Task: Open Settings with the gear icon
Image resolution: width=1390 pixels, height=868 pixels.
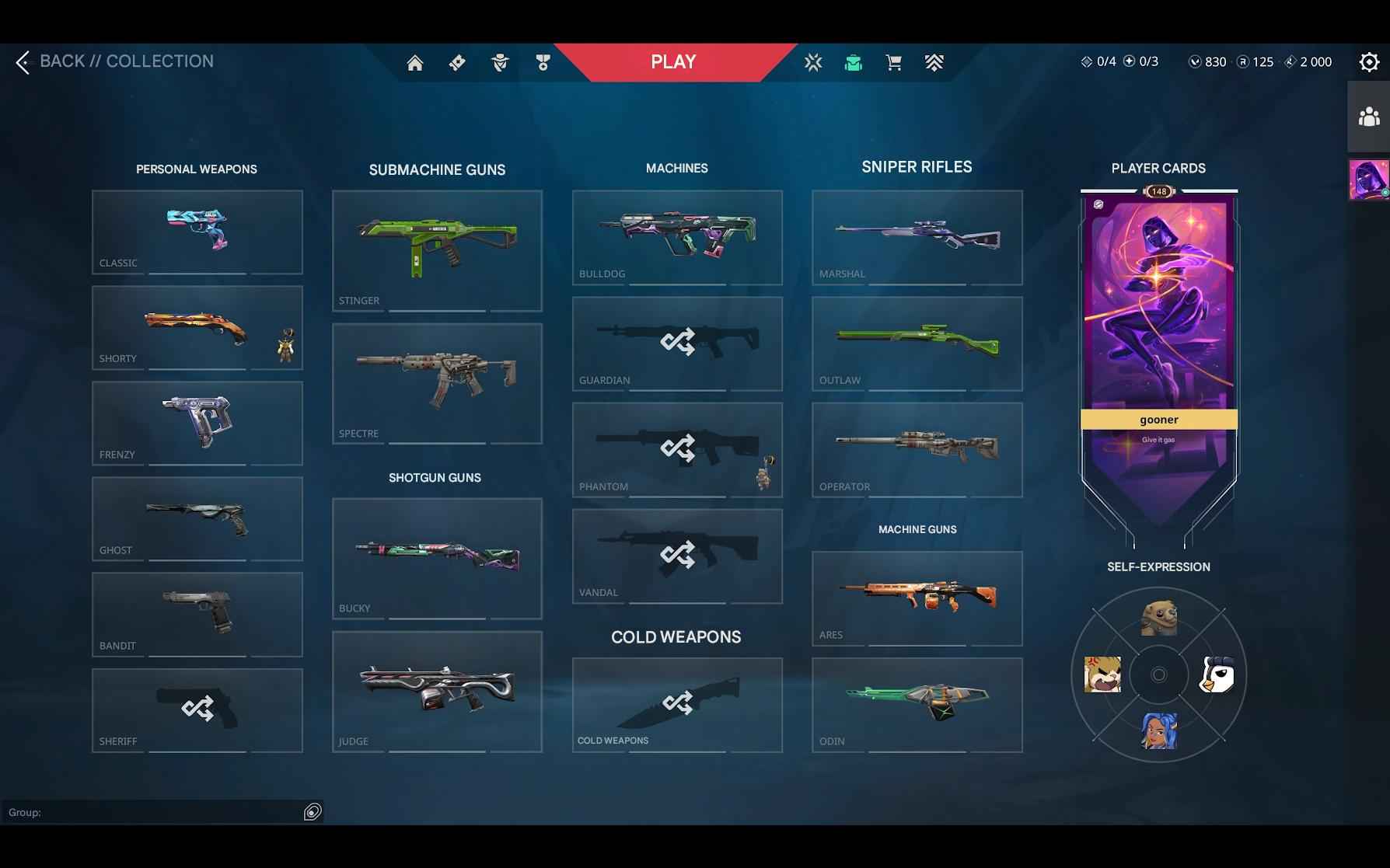Action: pyautogui.click(x=1368, y=61)
